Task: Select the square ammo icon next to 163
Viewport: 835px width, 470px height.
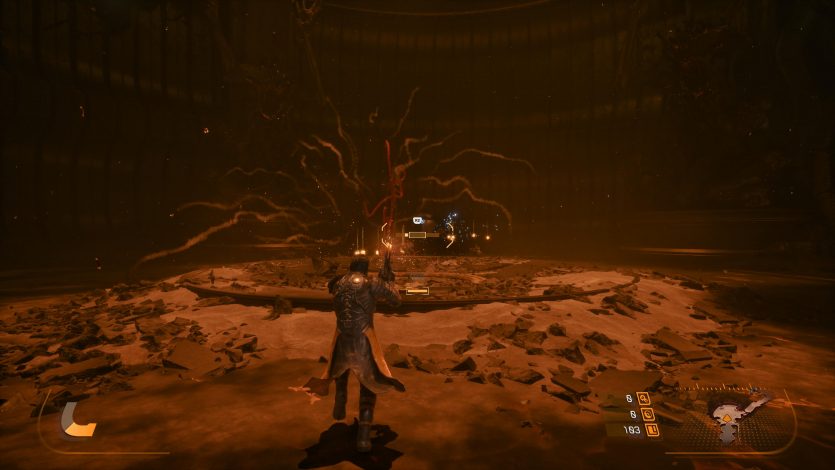Action: click(651, 430)
